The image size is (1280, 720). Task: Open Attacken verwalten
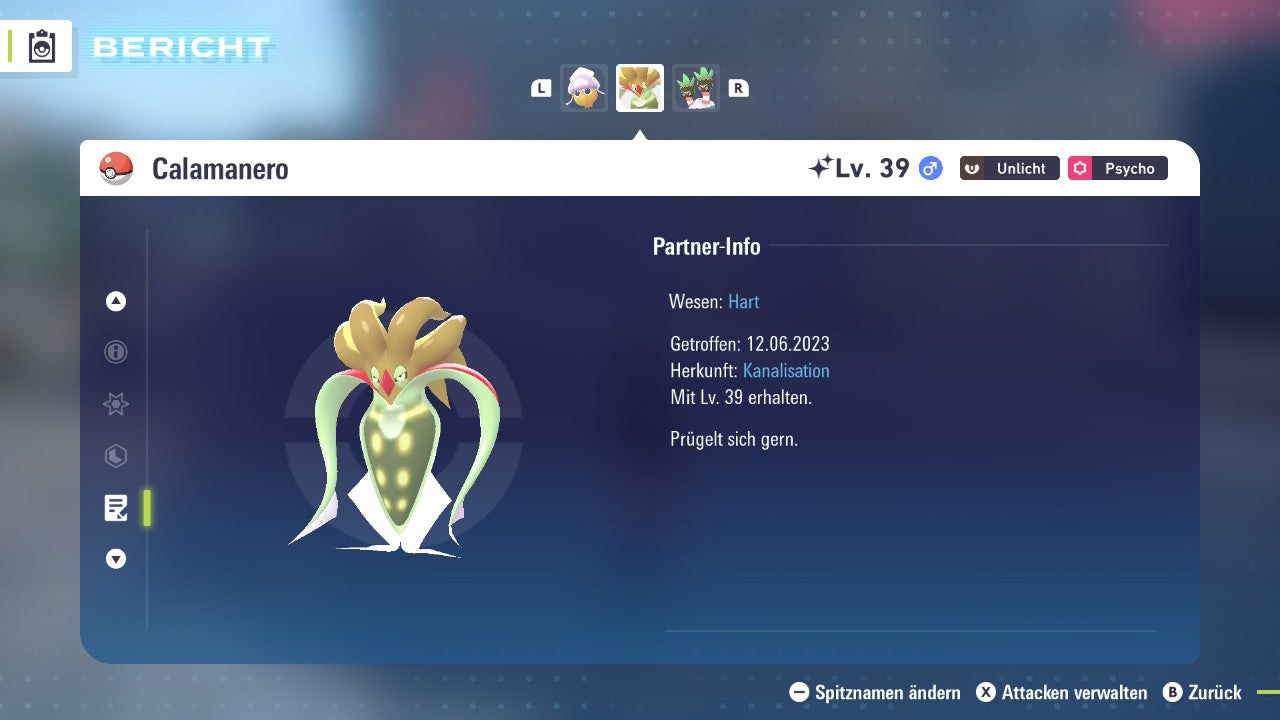[x=1063, y=692]
